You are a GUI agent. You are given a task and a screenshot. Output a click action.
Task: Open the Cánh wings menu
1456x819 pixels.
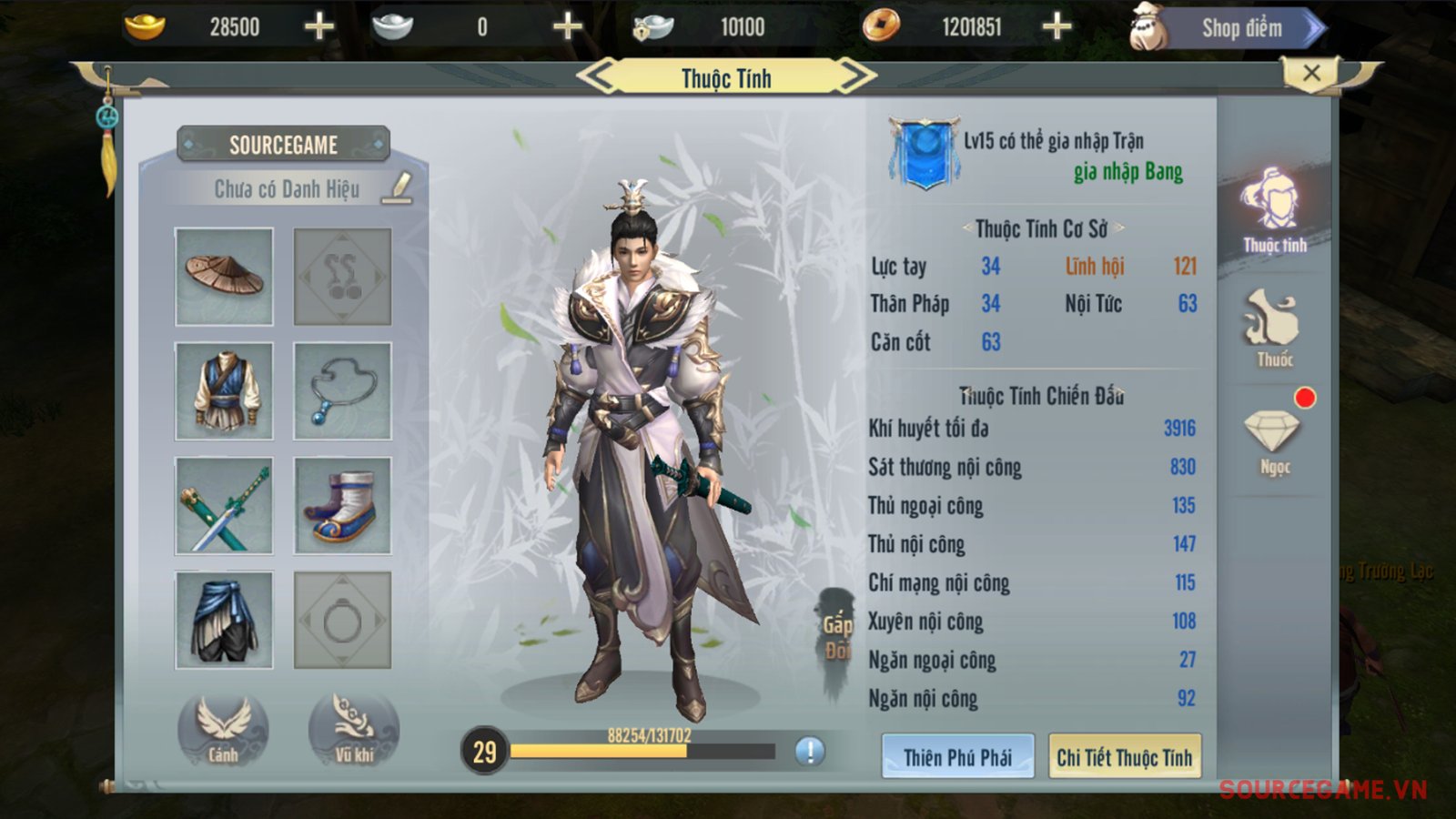pyautogui.click(x=223, y=730)
